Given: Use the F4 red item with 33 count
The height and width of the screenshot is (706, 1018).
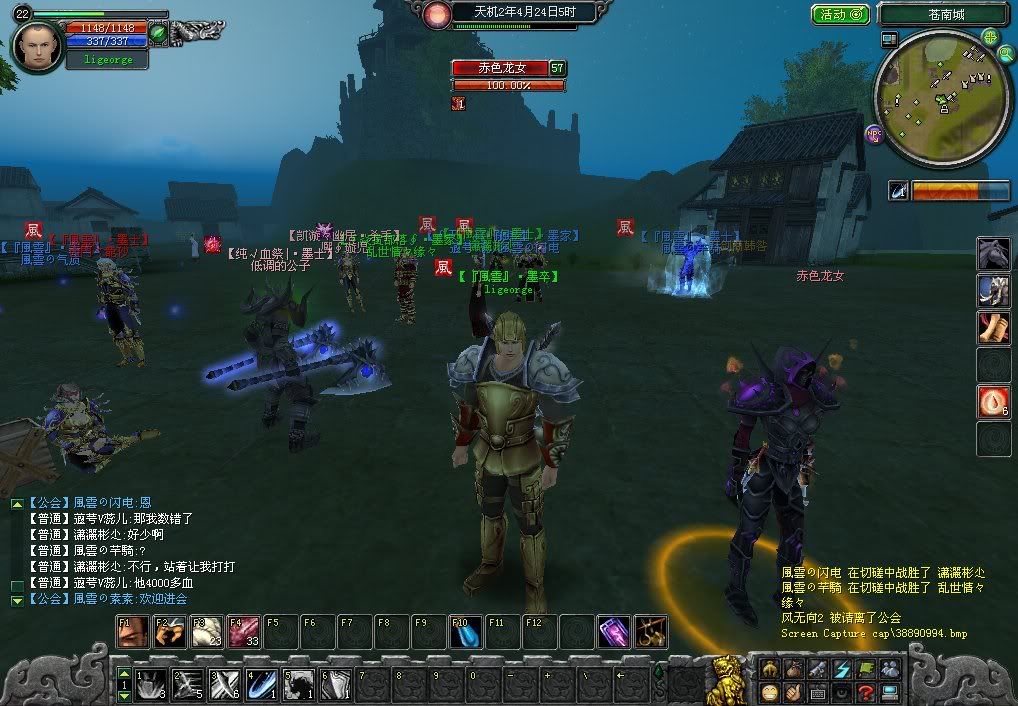Looking at the screenshot, I should point(243,631).
